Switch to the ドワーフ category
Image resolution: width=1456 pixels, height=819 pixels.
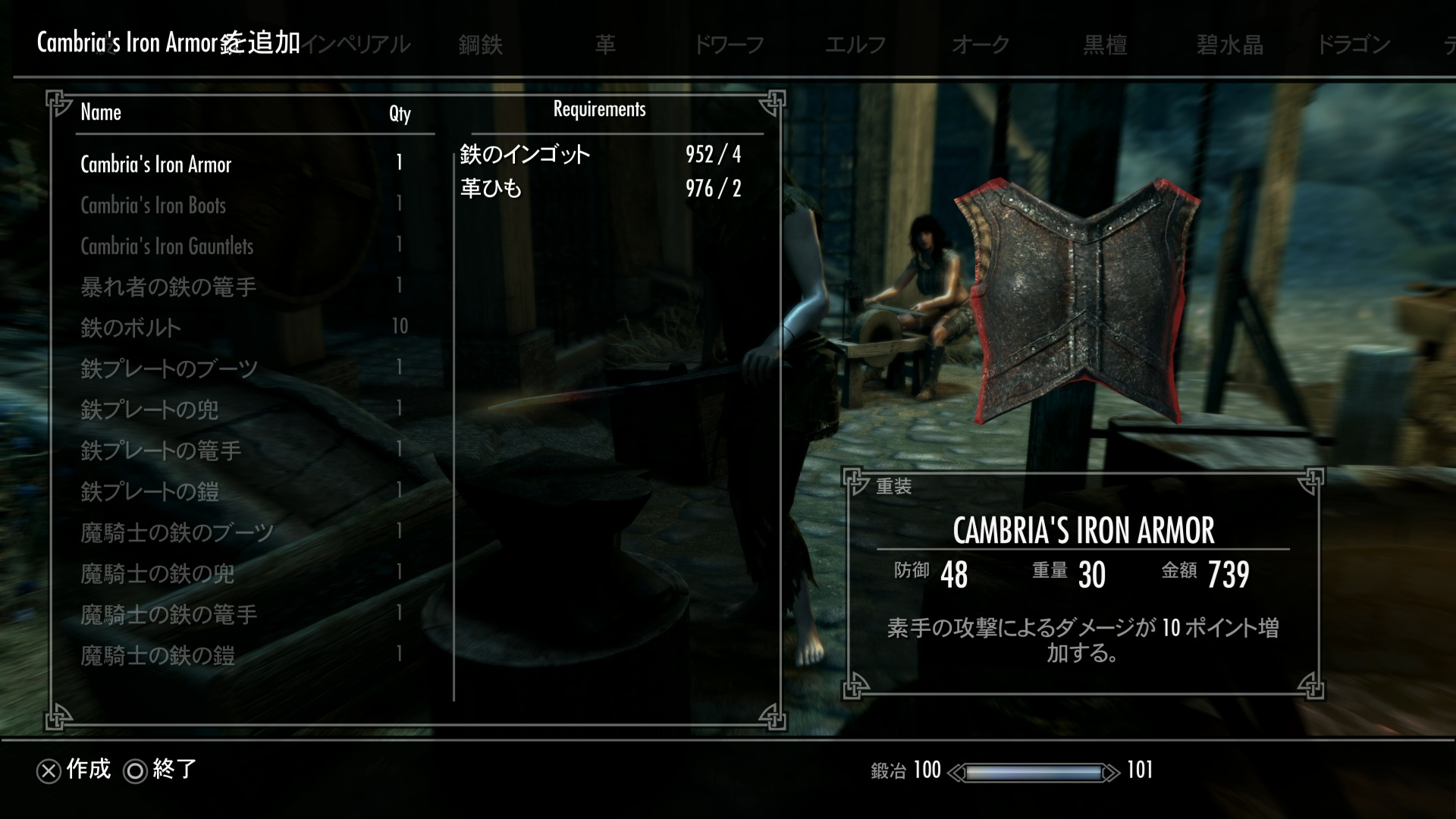[729, 45]
